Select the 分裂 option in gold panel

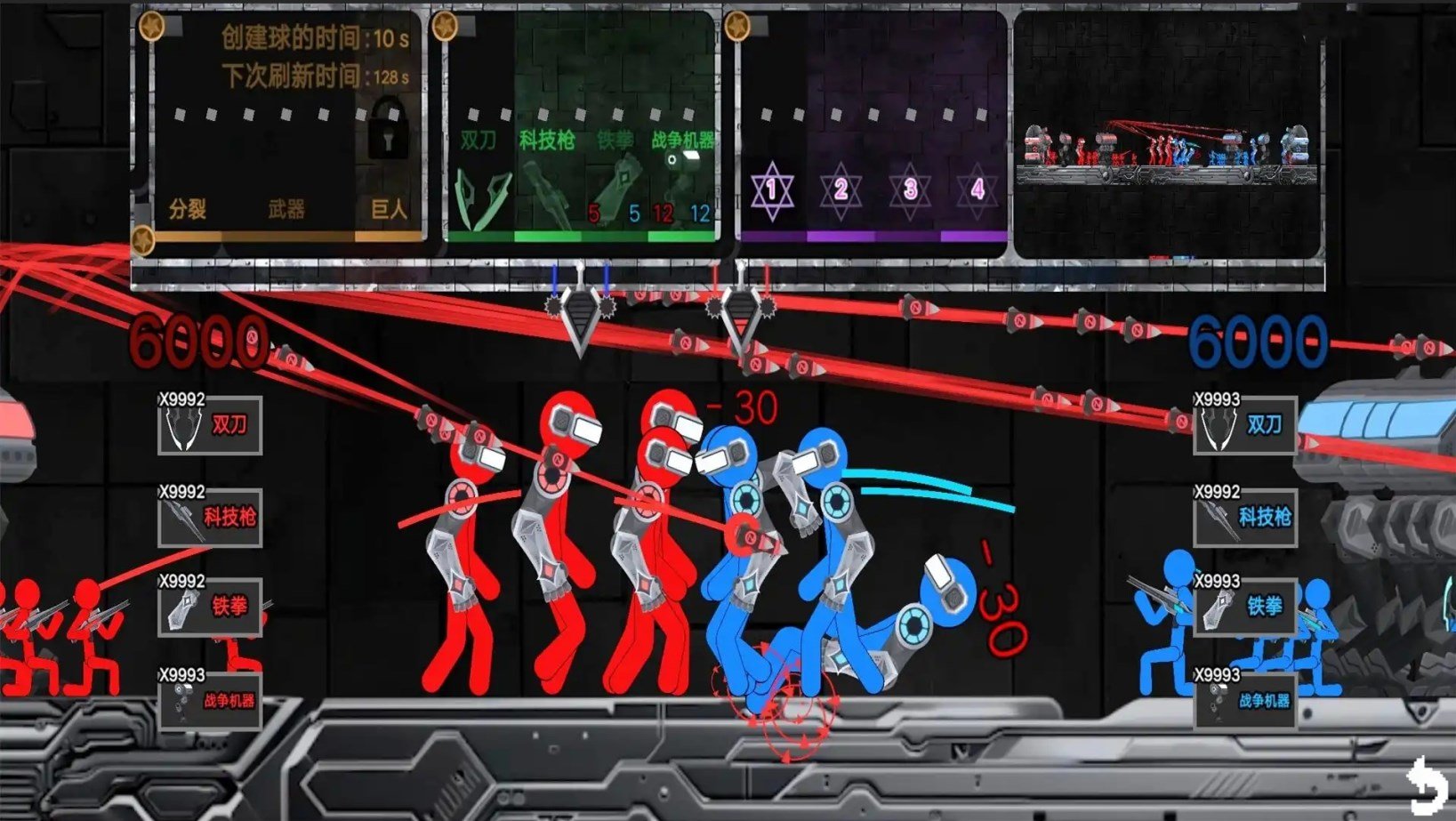(x=188, y=210)
